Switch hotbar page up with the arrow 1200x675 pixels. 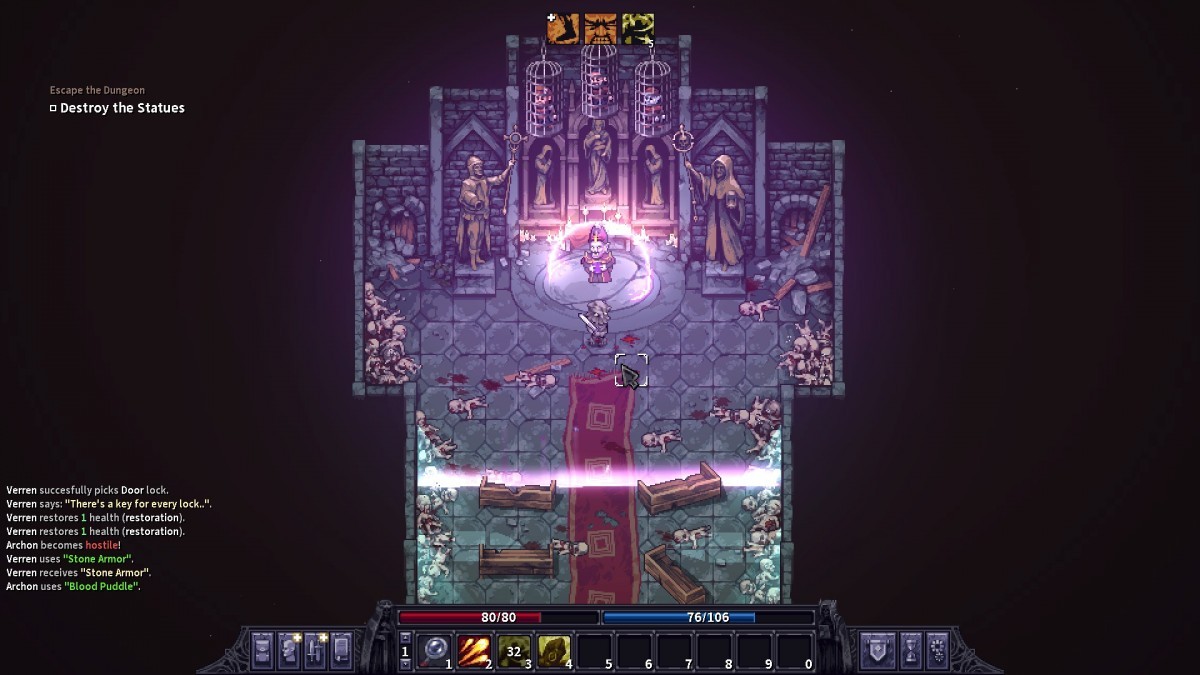(405, 637)
